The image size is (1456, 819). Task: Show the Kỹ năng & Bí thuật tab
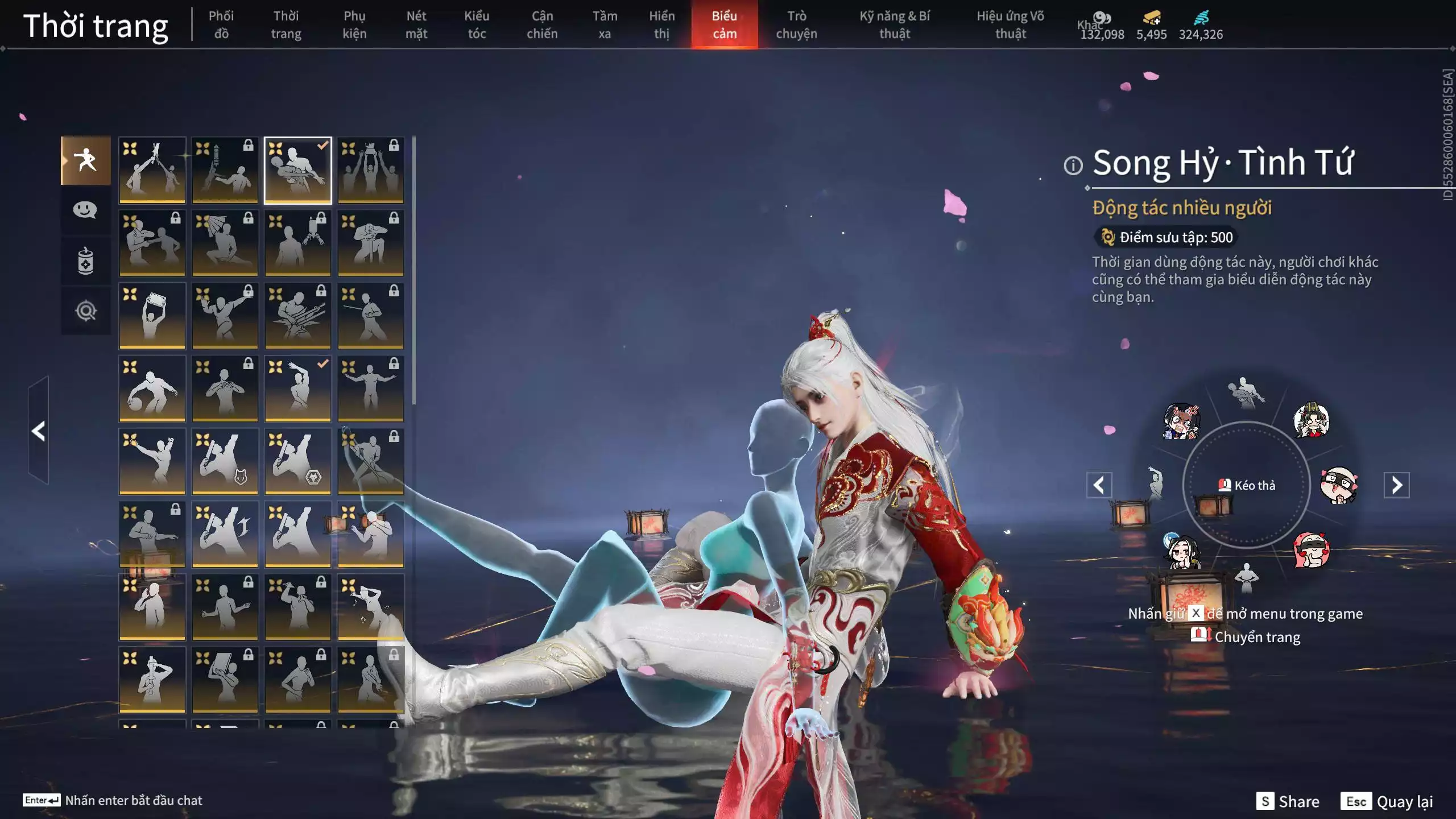[894, 24]
